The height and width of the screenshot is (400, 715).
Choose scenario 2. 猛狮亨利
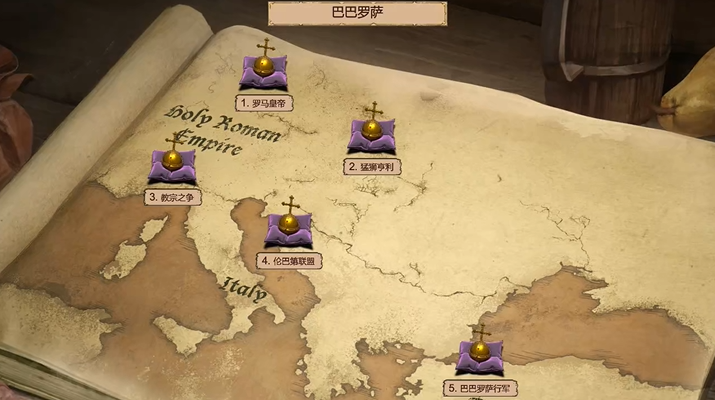372,134
